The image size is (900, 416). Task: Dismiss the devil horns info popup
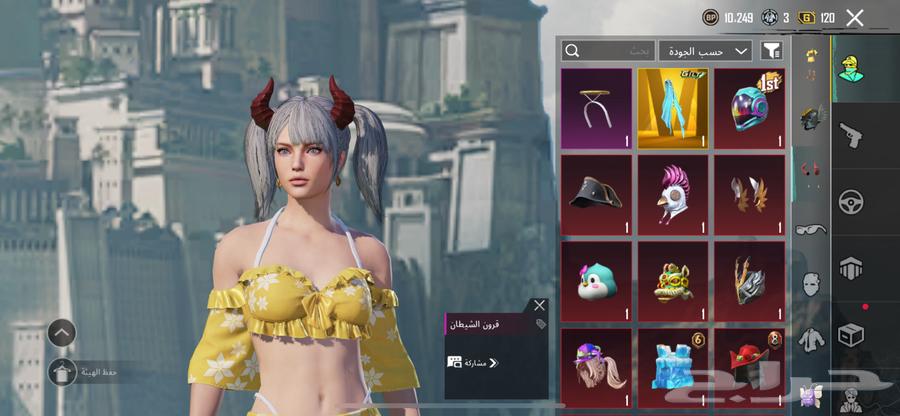click(x=540, y=305)
